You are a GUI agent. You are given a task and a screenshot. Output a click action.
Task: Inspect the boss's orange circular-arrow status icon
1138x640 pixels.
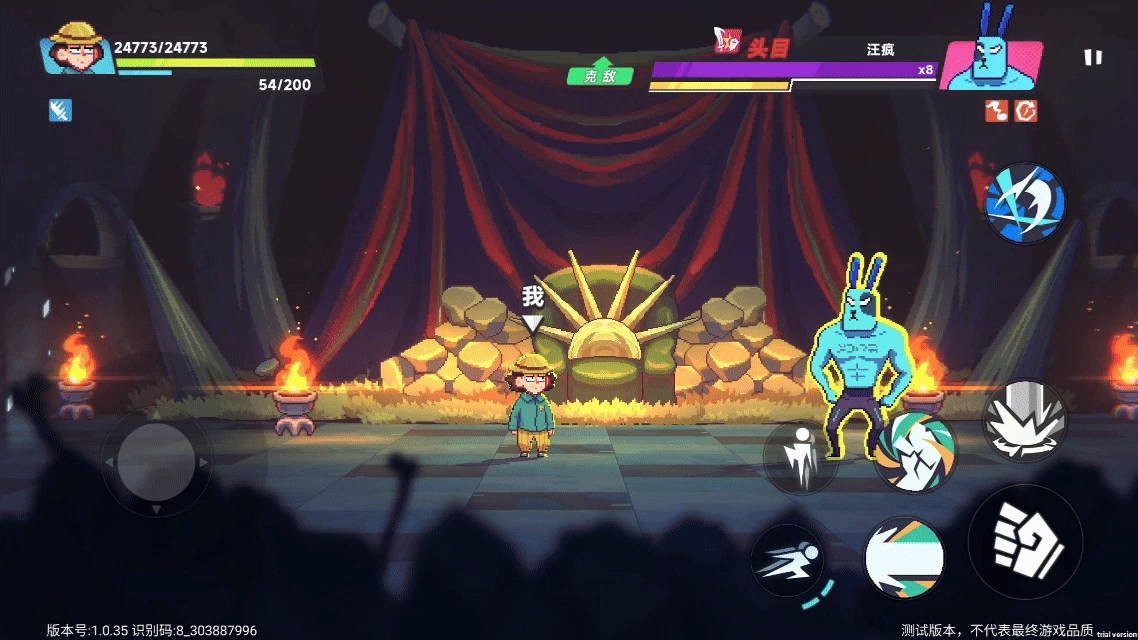tap(1026, 111)
